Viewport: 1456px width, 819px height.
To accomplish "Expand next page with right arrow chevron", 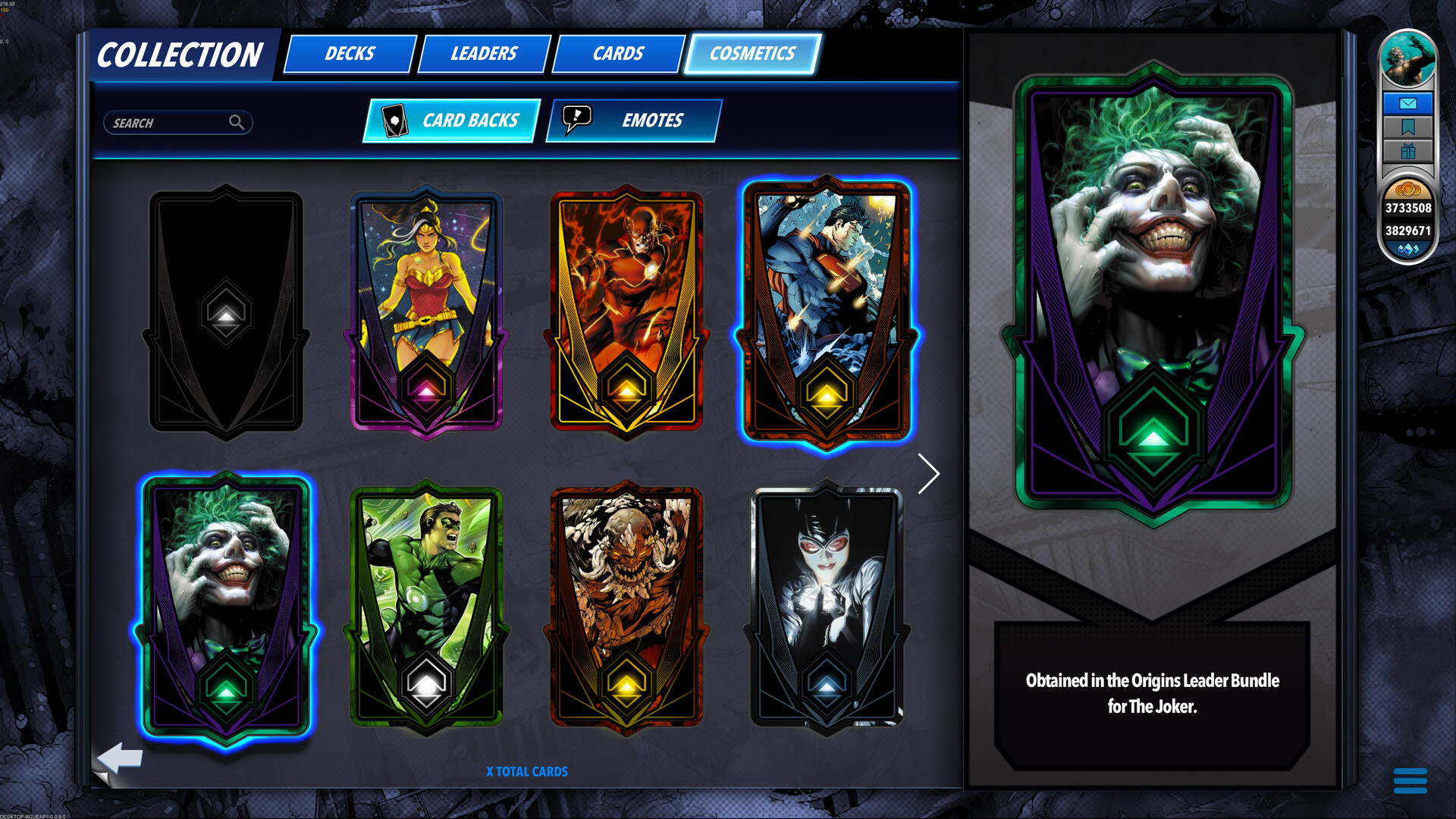I will point(929,474).
